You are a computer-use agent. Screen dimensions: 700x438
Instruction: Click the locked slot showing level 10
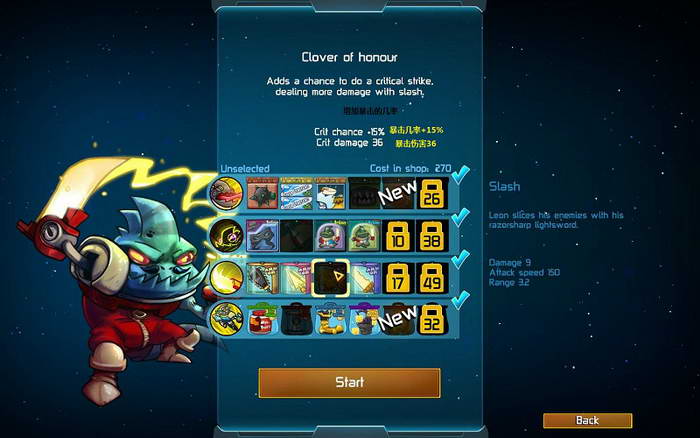click(x=397, y=236)
